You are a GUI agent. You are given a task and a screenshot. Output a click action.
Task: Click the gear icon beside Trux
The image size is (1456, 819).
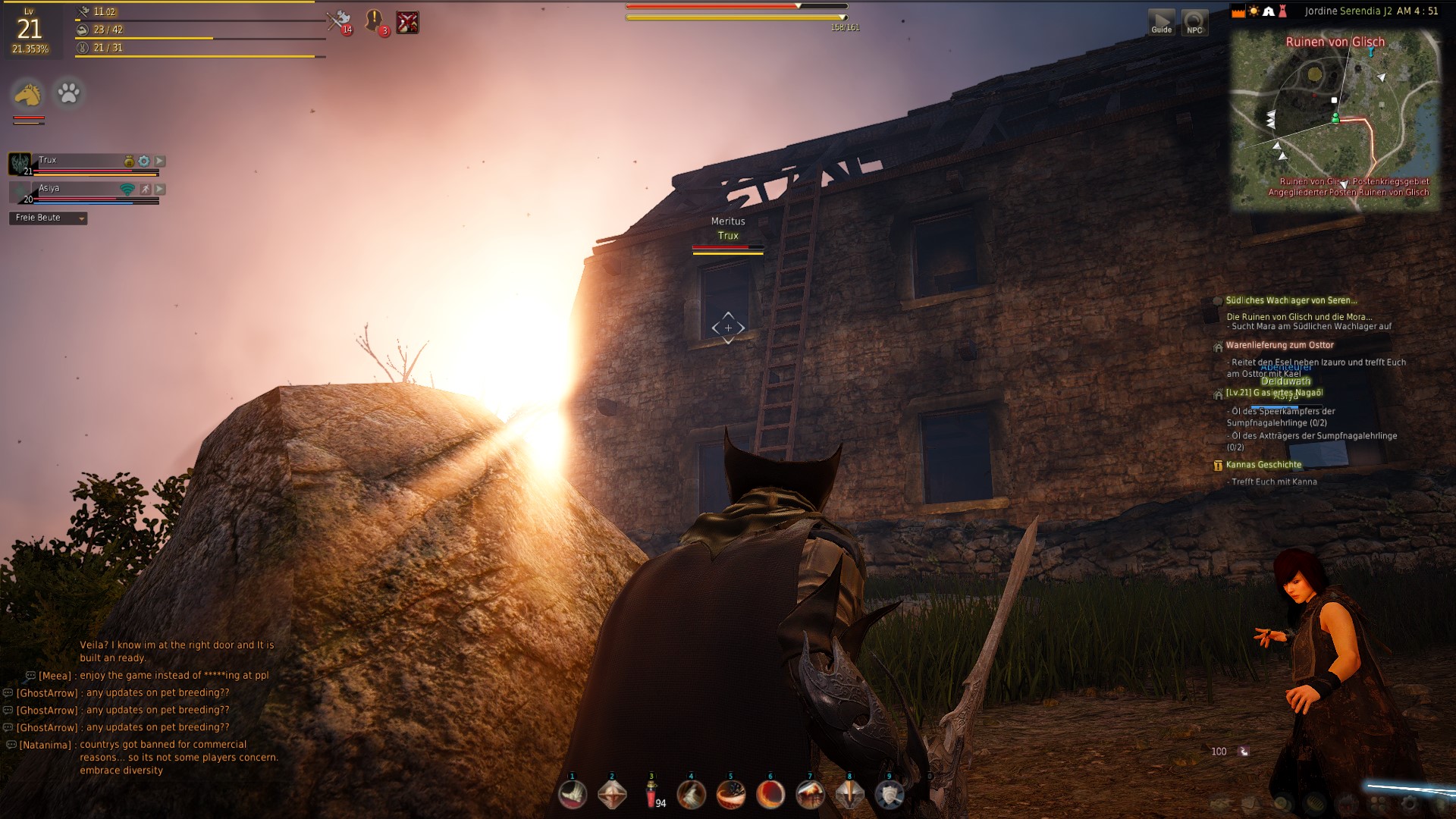click(144, 161)
